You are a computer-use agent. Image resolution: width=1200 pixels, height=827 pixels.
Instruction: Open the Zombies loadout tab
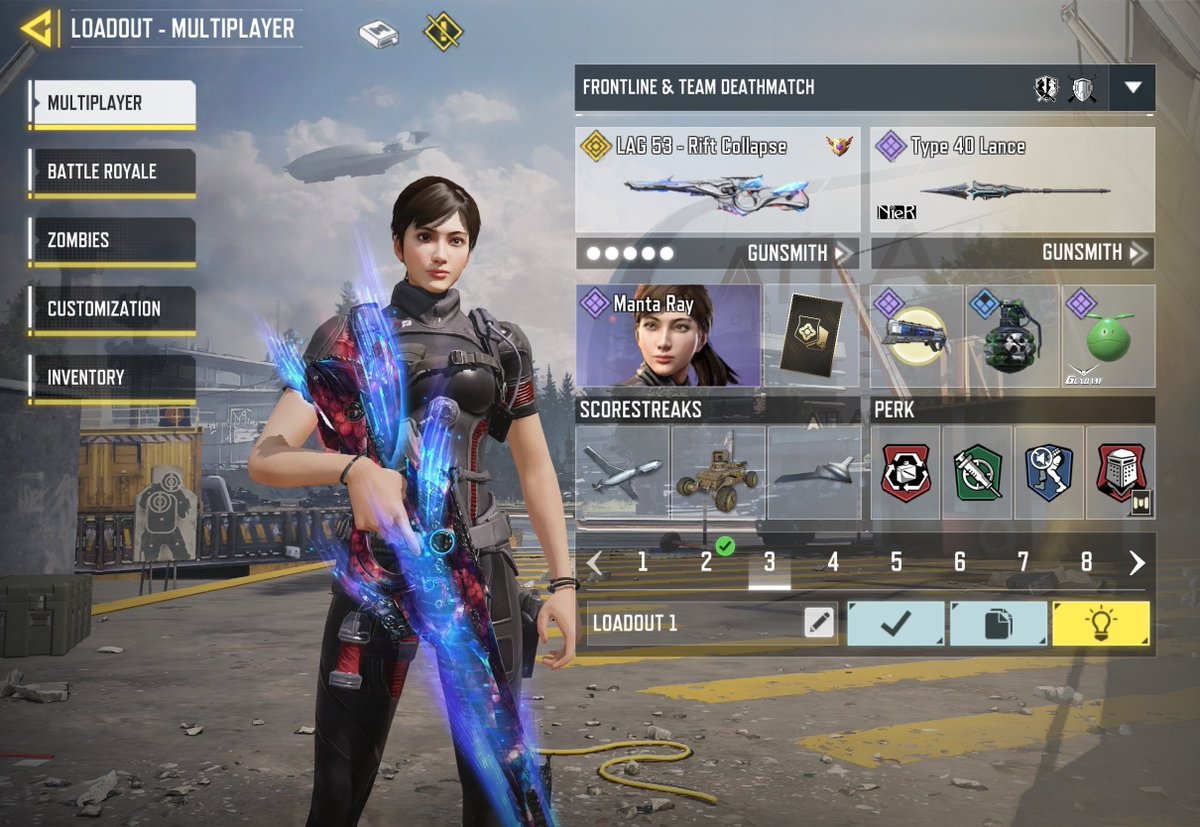(112, 240)
